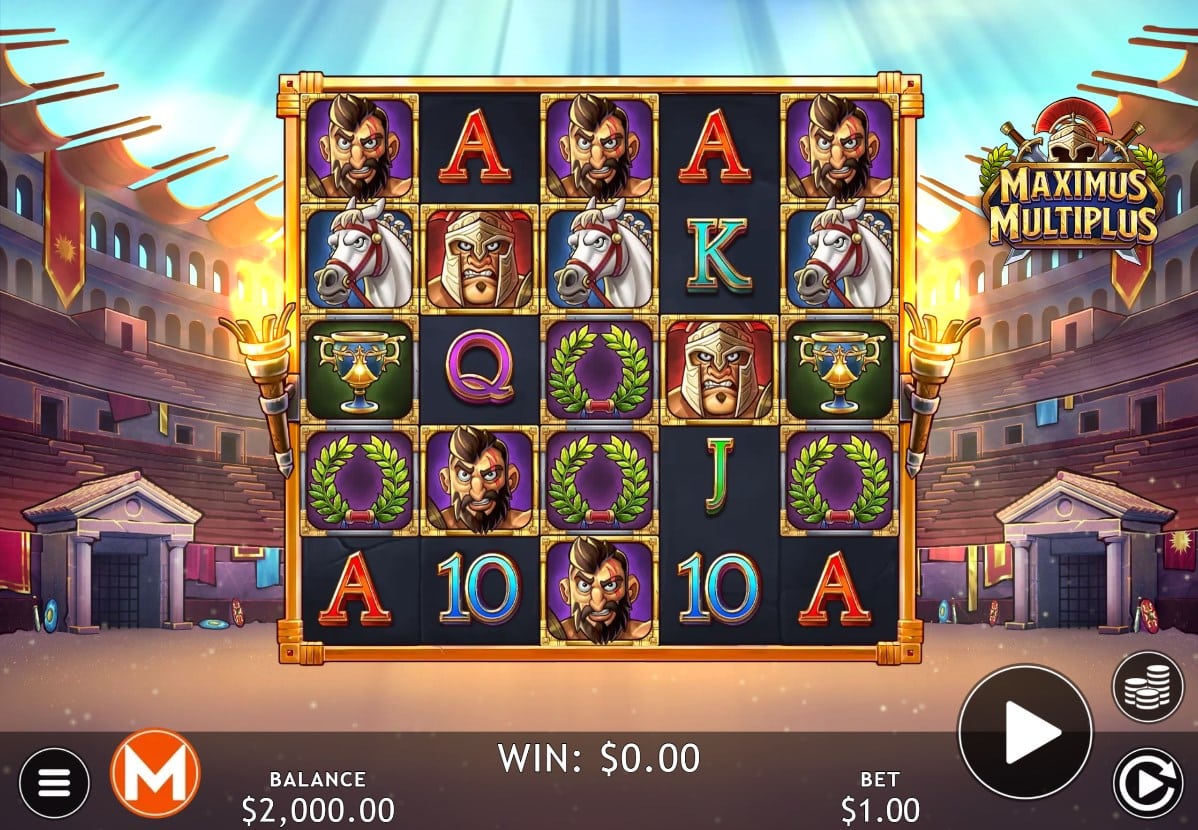
Task: Open the hamburger menu
Action: pos(54,782)
